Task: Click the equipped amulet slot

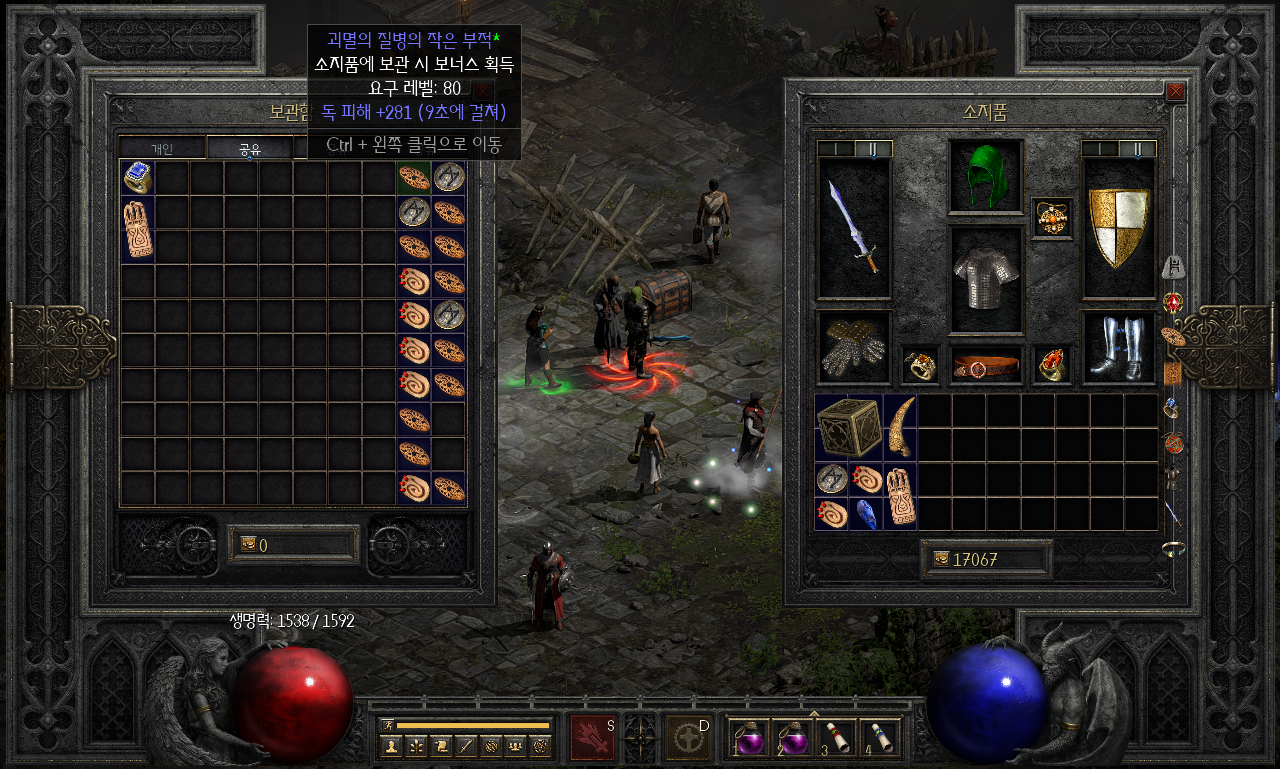Action: 1052,219
